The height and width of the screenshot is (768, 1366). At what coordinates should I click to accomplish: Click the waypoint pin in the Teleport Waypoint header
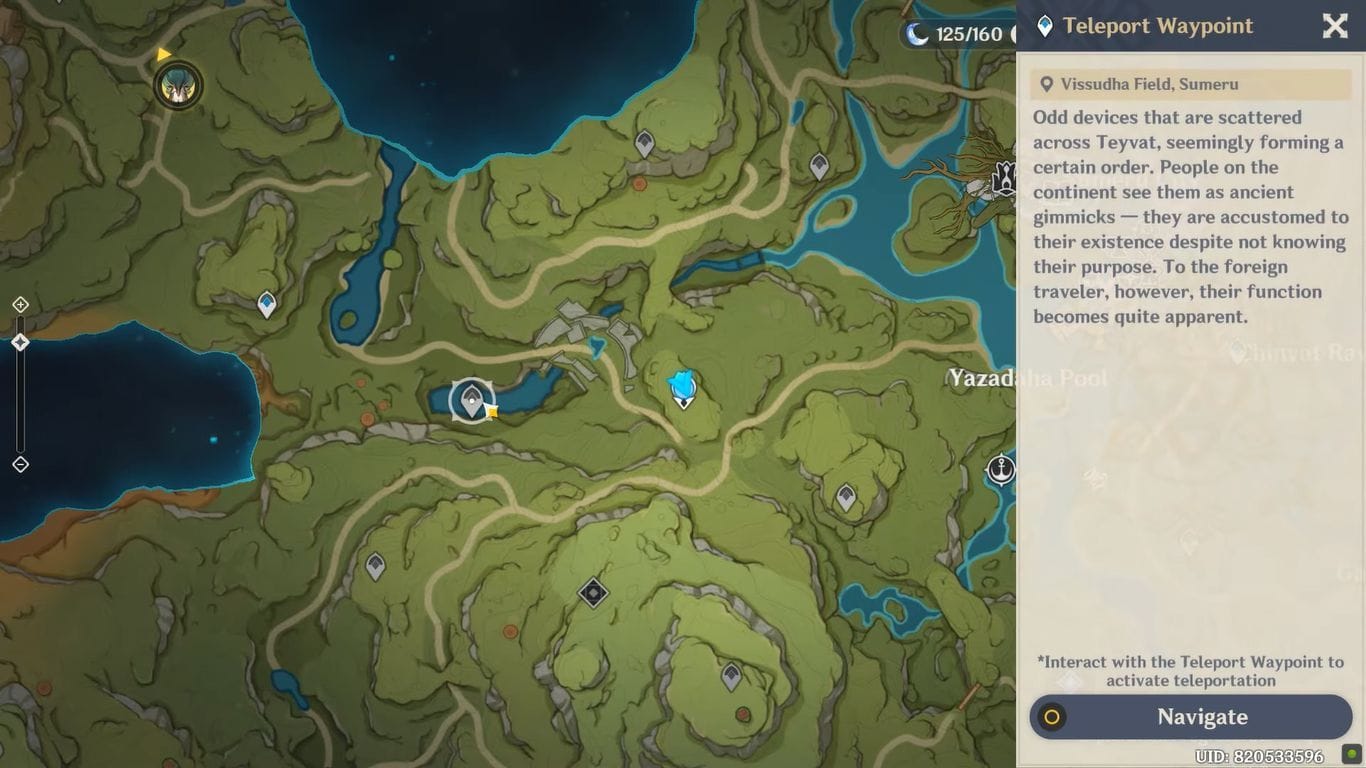pyautogui.click(x=1044, y=26)
